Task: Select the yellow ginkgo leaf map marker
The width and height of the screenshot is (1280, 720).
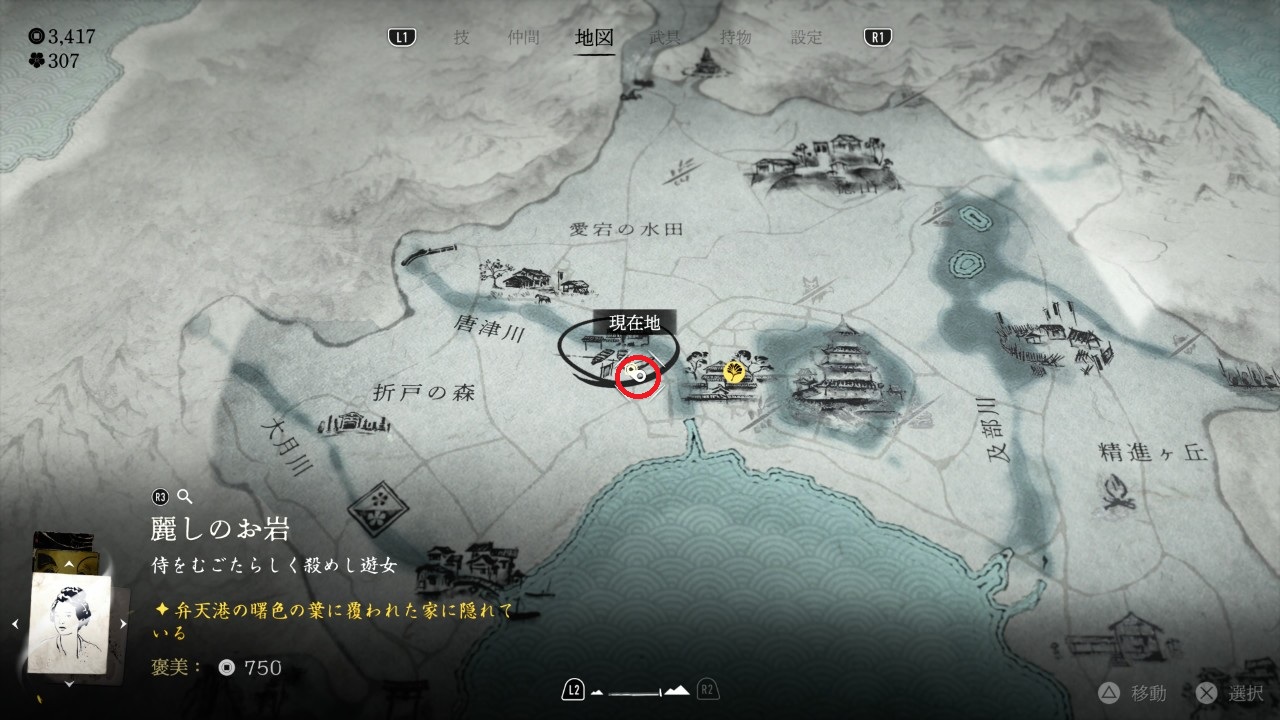Action: tap(734, 373)
